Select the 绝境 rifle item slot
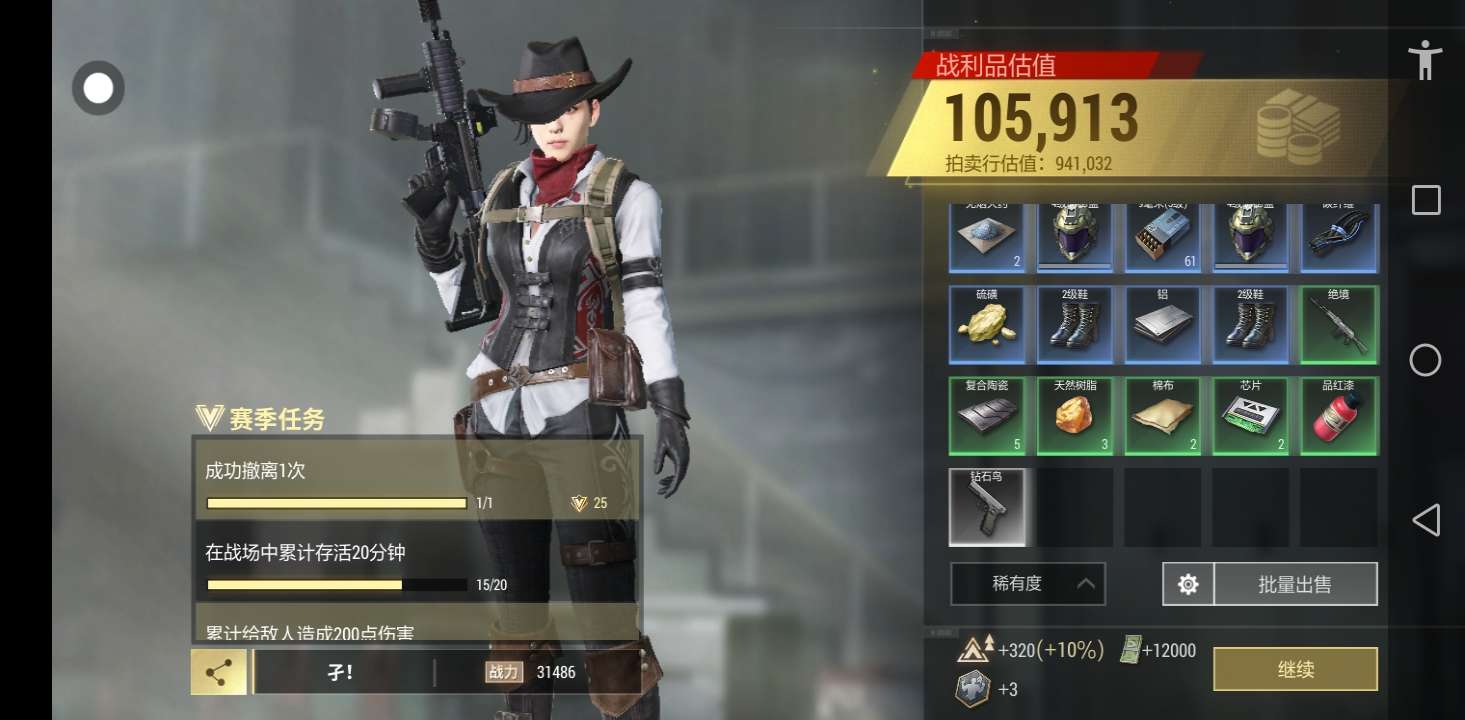 pyautogui.click(x=1339, y=325)
